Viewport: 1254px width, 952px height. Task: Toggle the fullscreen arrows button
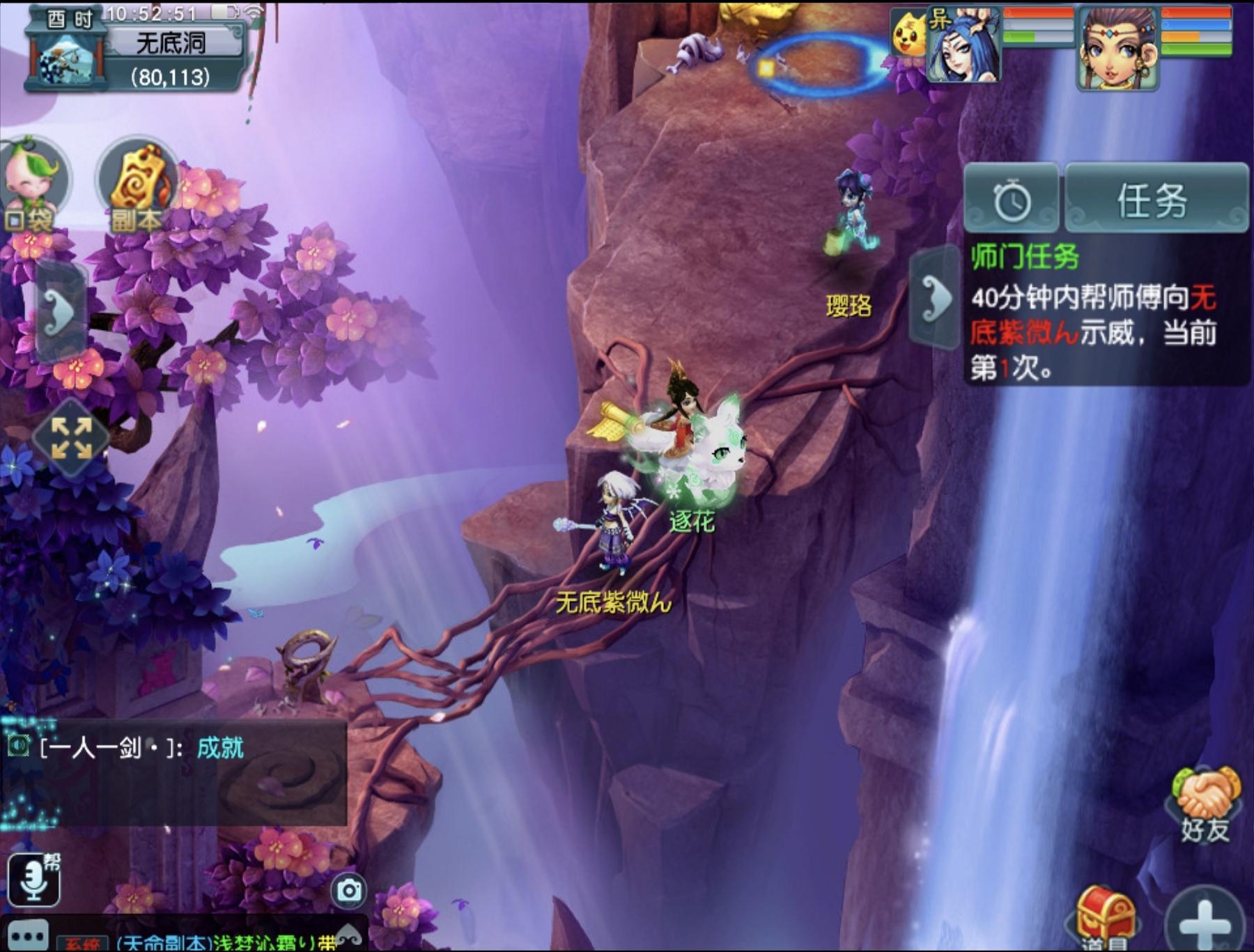tap(71, 438)
